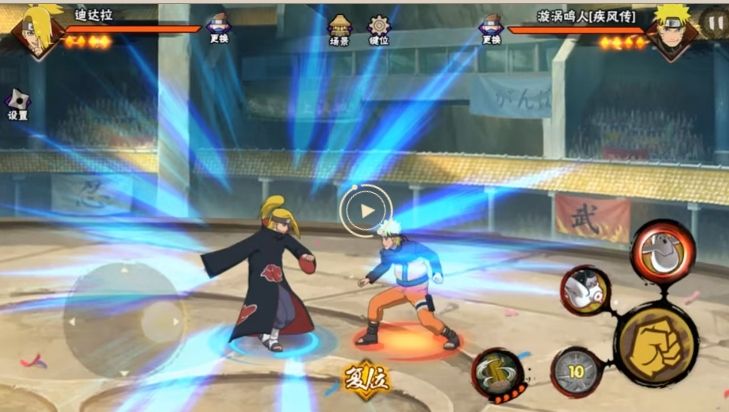Open the 键位 key layout gear

click(x=379, y=28)
